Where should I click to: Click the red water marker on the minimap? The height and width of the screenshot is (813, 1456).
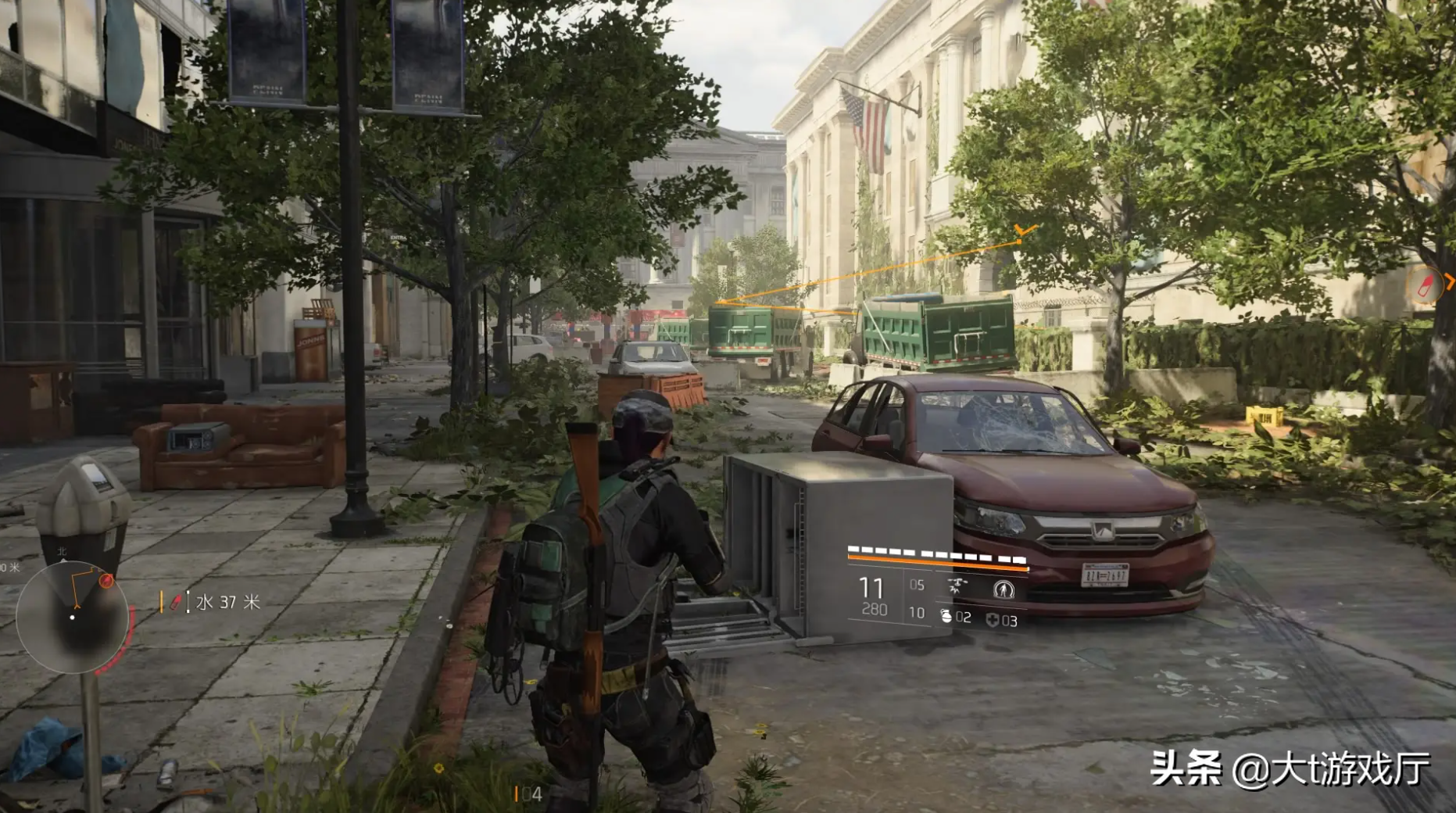pyautogui.click(x=106, y=581)
